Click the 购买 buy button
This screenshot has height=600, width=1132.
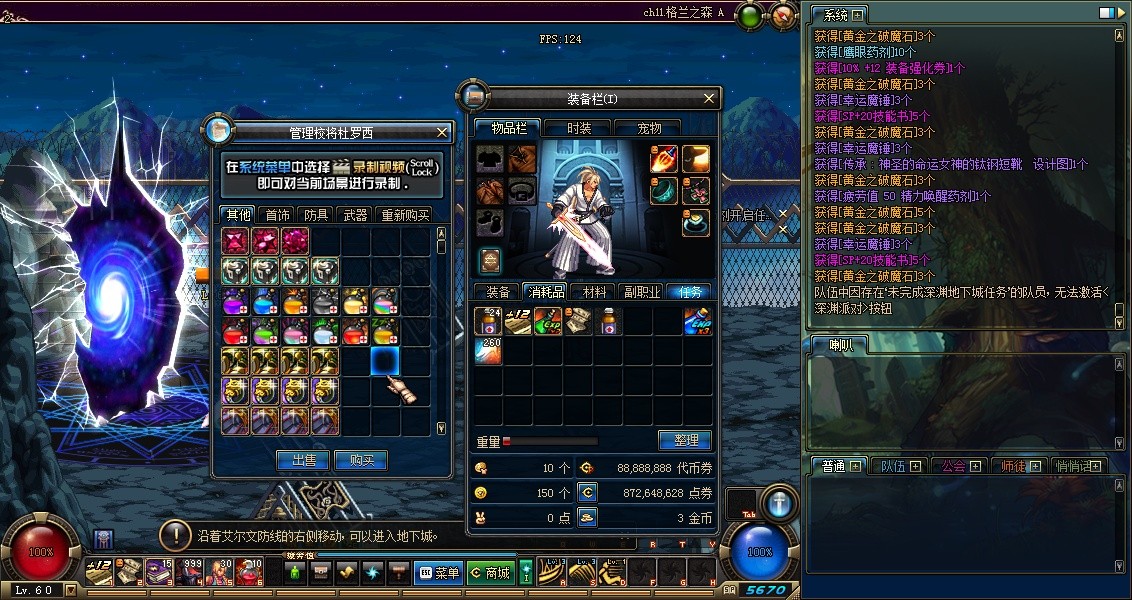point(361,460)
